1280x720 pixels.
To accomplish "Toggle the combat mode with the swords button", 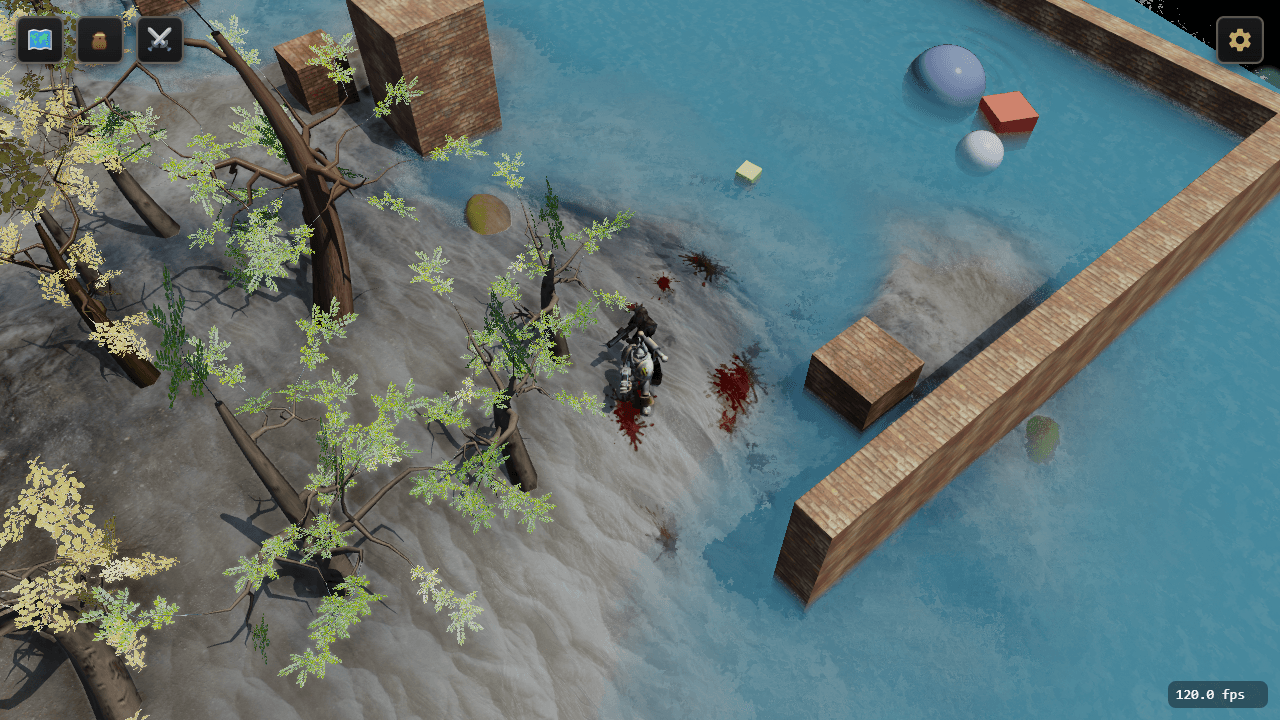I will 160,40.
